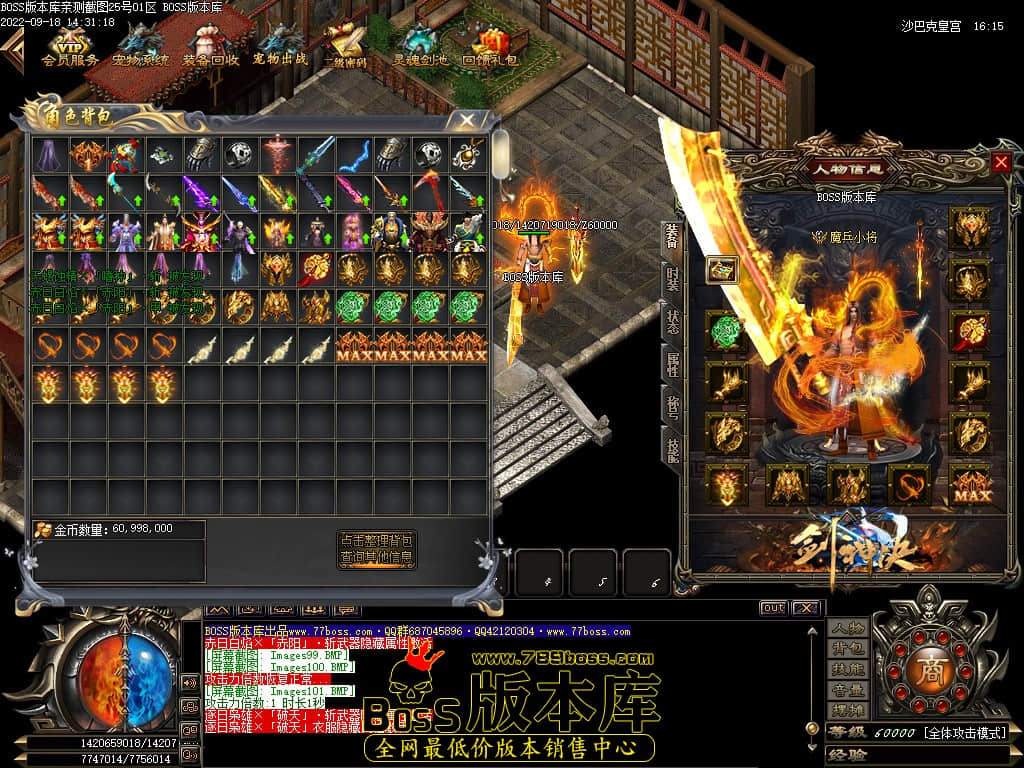Open the 灵魂剑池 soul sword pool
1024x768 pixels.
tap(419, 46)
